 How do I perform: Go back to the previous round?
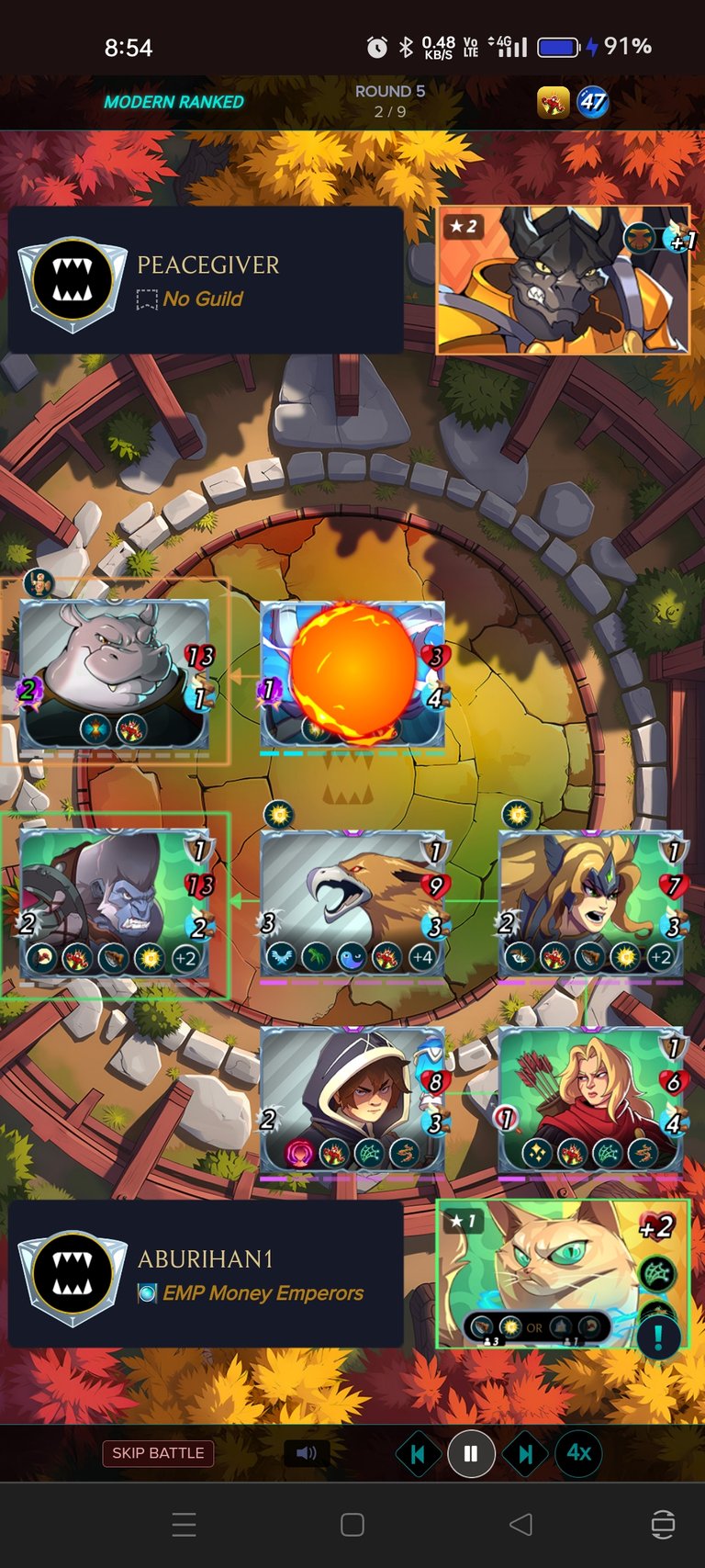(418, 1454)
